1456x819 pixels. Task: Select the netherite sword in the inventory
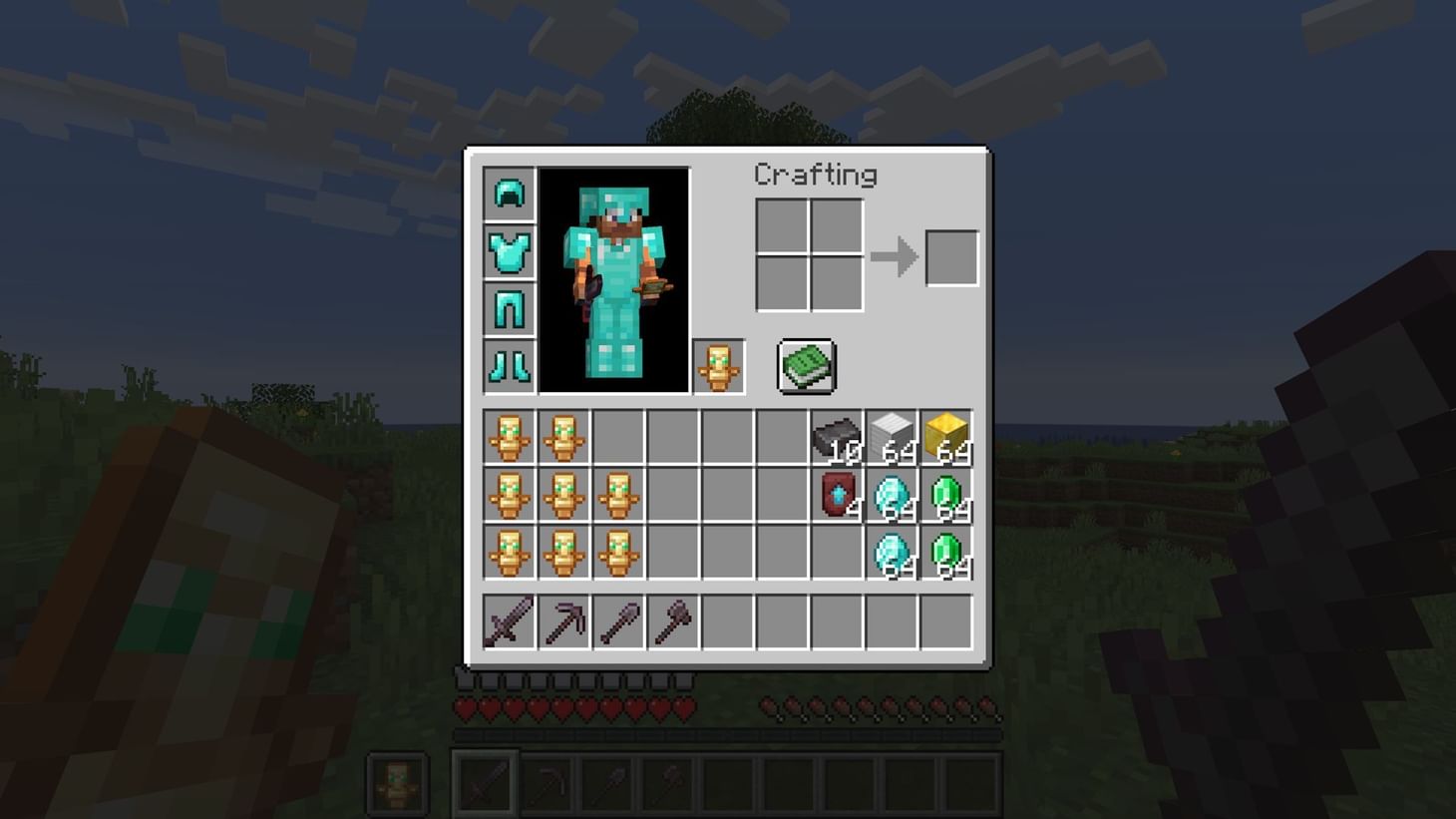(510, 620)
